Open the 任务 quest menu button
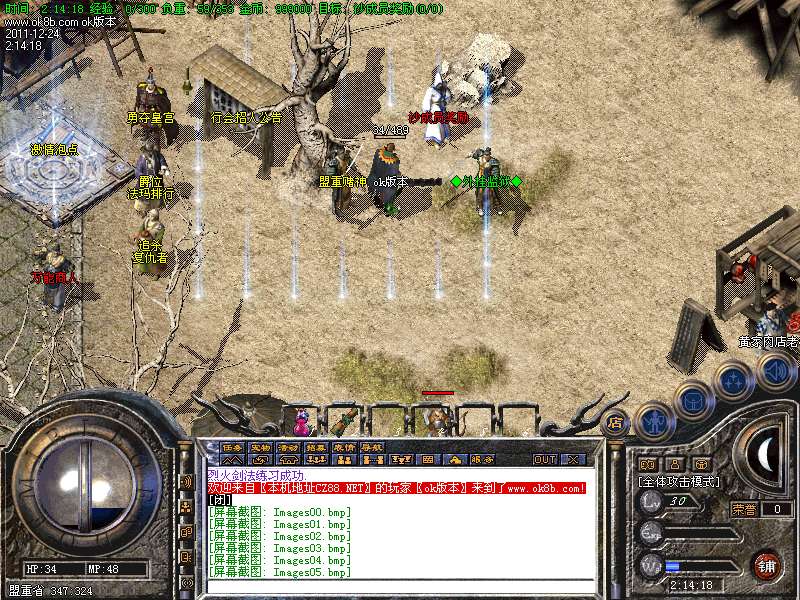This screenshot has height=600, width=800. [232, 447]
